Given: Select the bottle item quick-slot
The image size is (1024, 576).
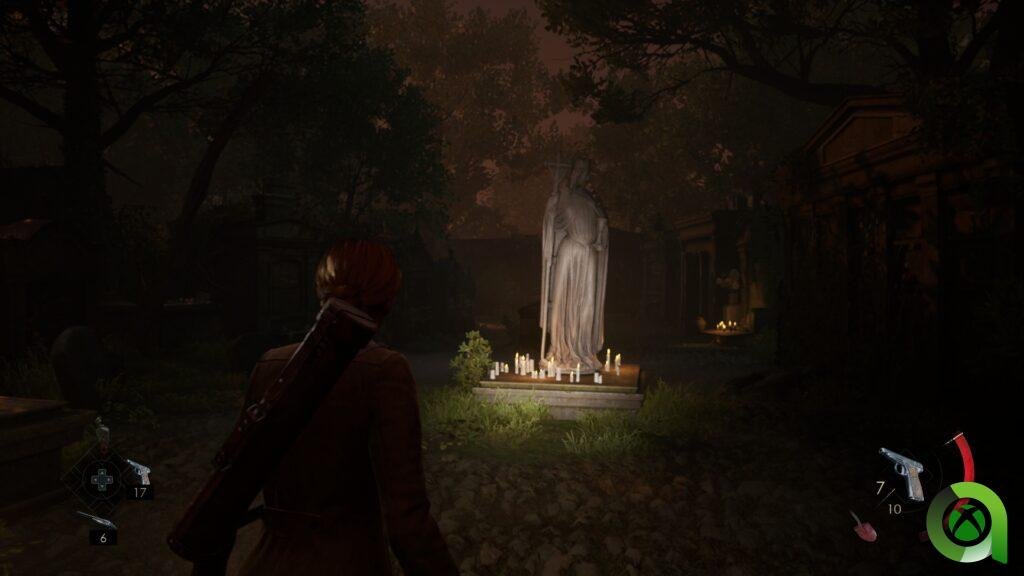Looking at the screenshot, I should pos(100,434).
